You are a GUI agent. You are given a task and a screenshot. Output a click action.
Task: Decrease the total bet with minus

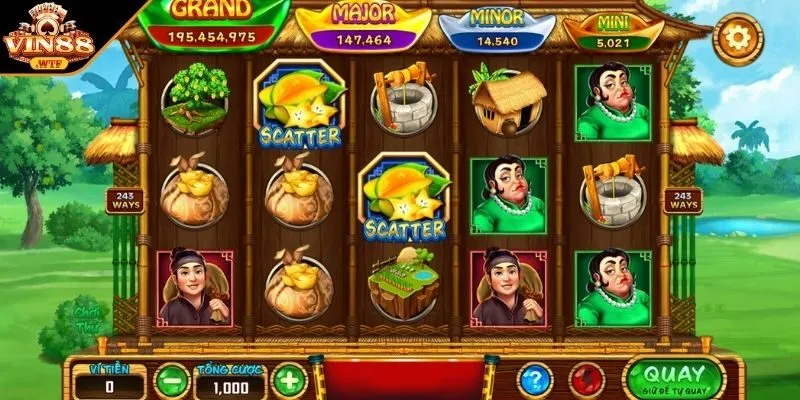click(172, 380)
